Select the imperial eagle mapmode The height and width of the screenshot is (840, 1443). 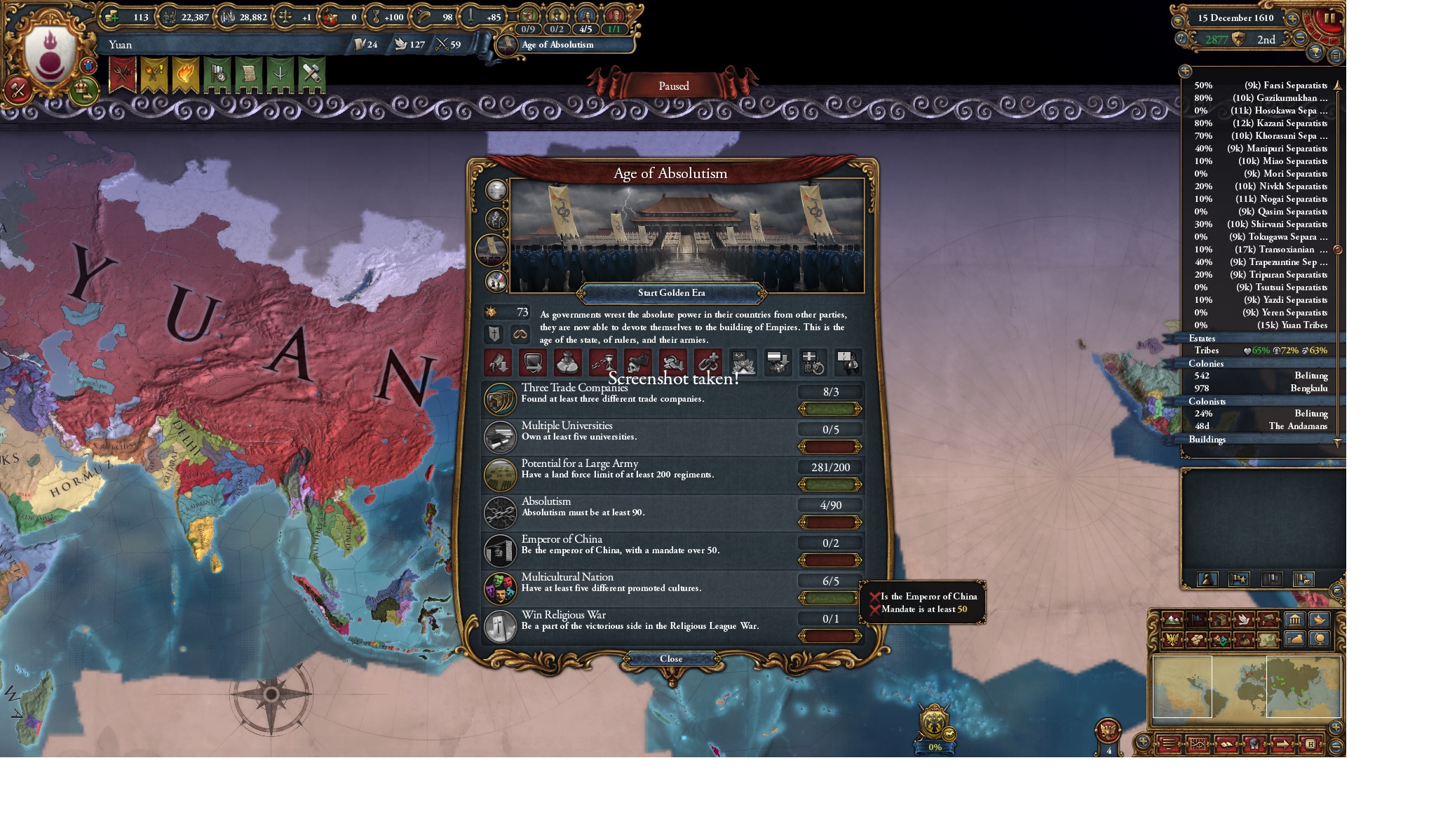point(1172,641)
